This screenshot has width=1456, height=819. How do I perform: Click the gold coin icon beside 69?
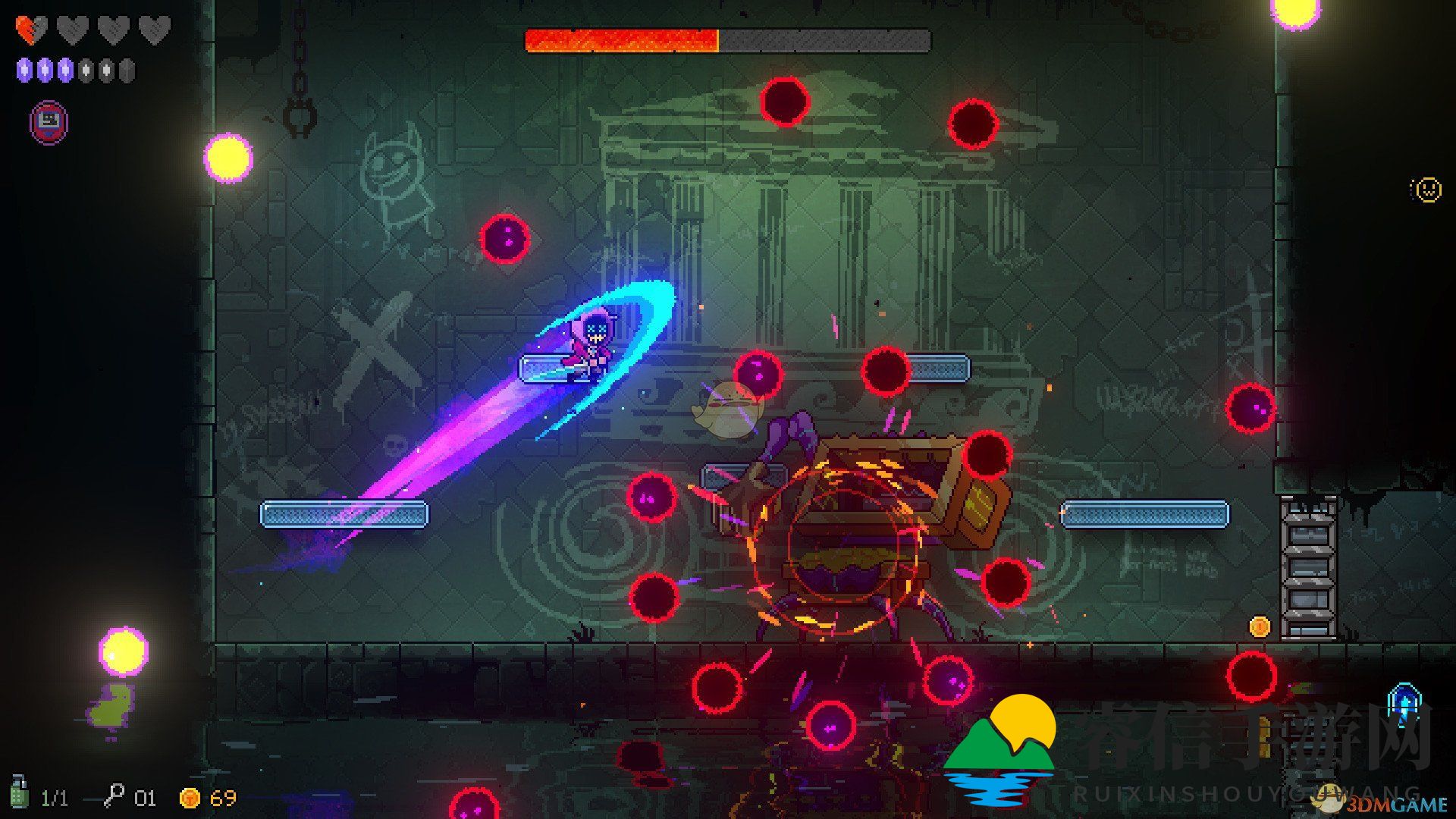tap(190, 798)
